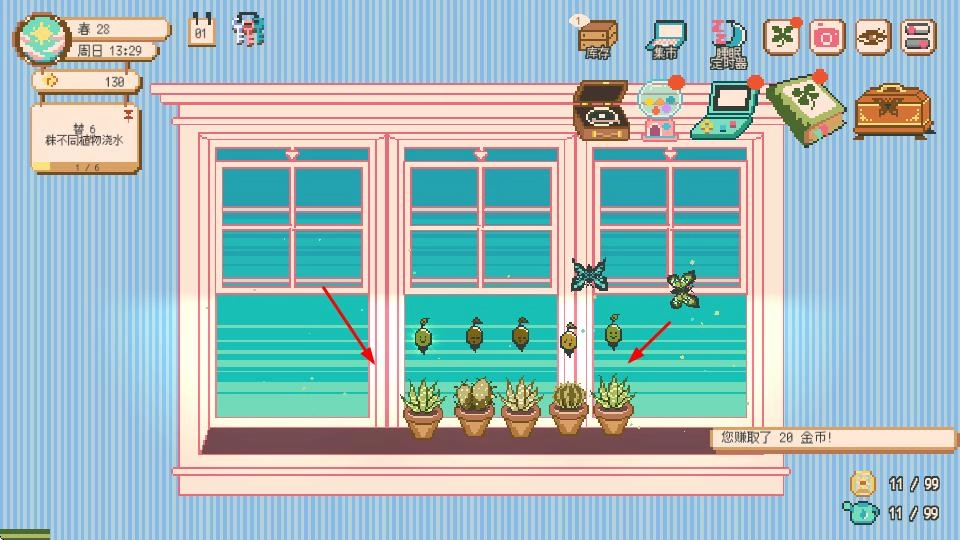Image resolution: width=960 pixels, height=540 pixels.
Task: Open the green clover book
Action: (806, 108)
